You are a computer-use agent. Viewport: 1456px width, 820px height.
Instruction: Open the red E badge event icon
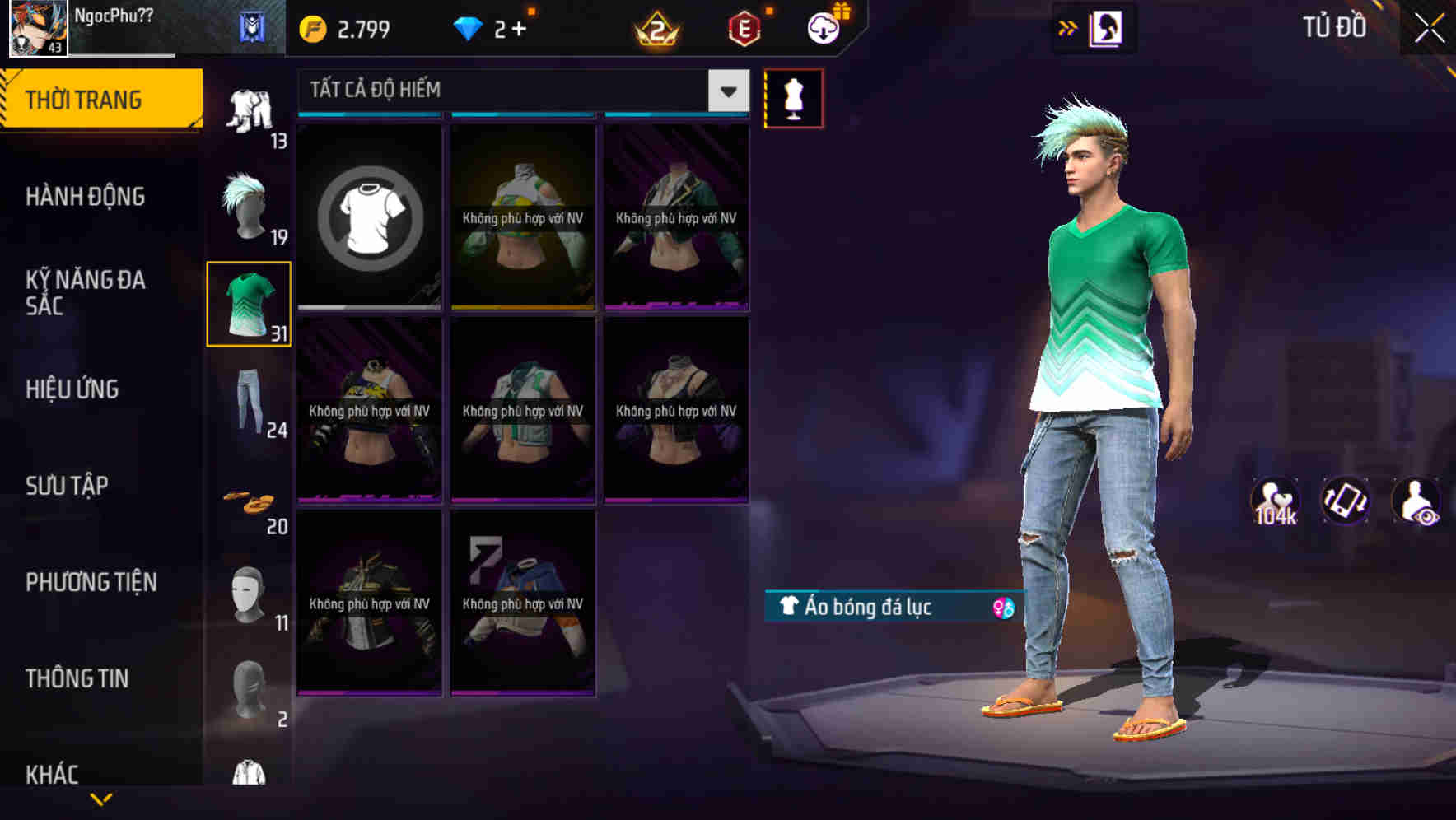pyautogui.click(x=743, y=27)
